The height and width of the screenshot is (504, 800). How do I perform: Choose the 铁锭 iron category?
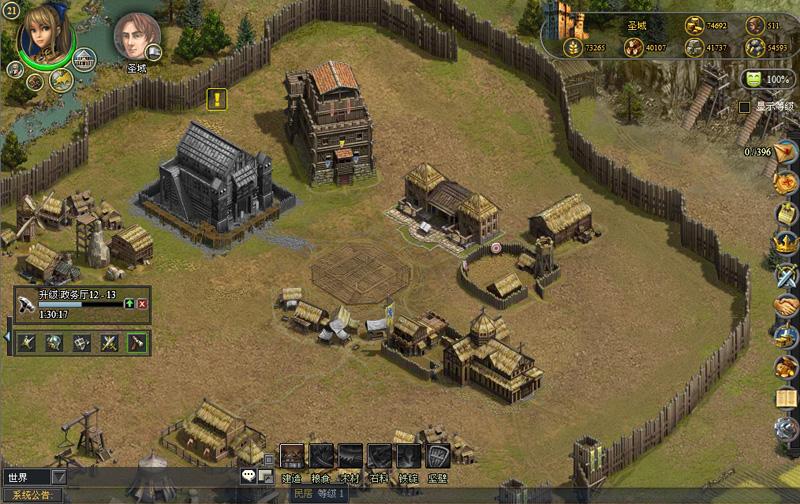[408, 457]
